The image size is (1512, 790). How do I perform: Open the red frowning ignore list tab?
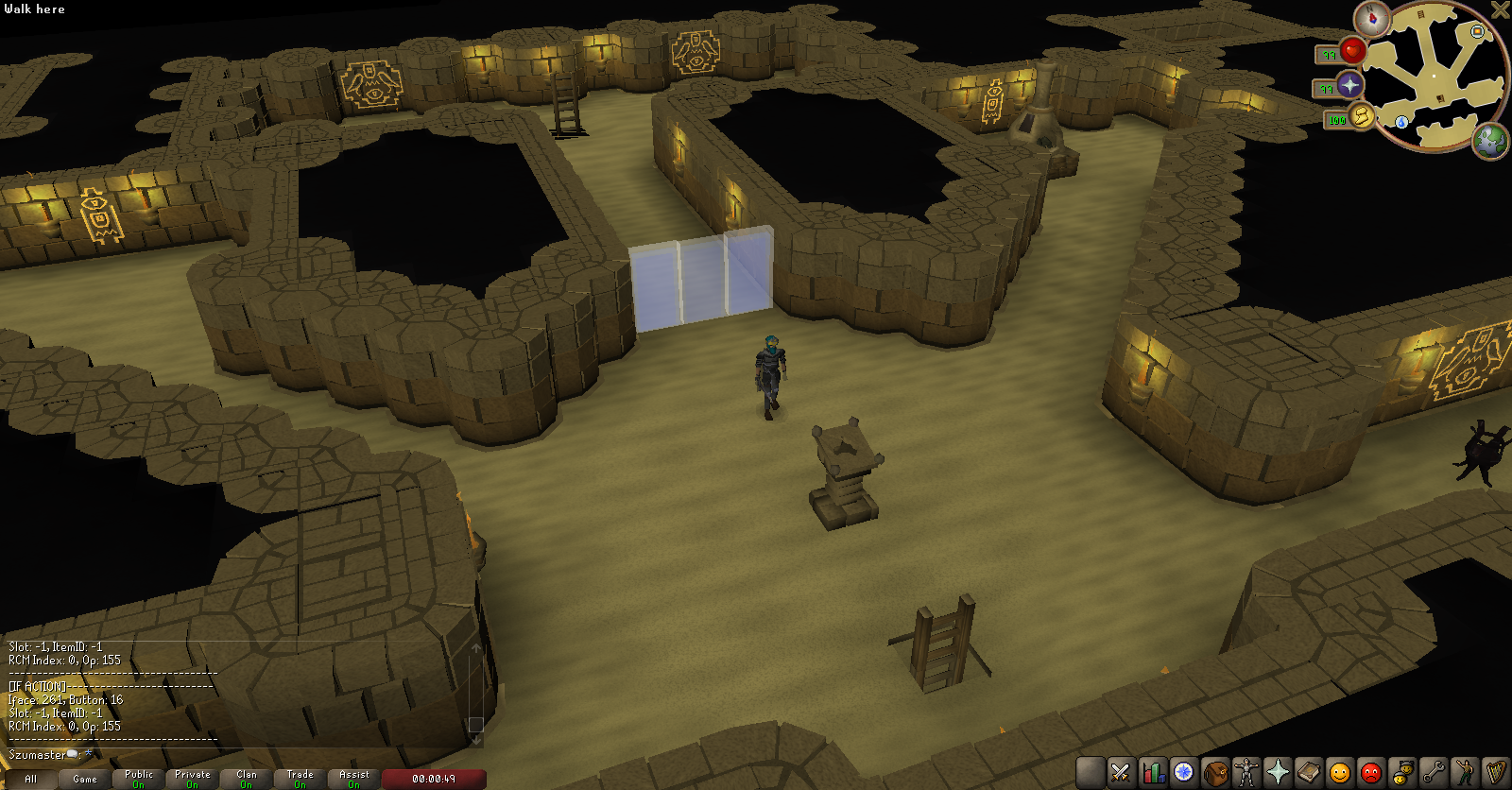(x=1370, y=772)
